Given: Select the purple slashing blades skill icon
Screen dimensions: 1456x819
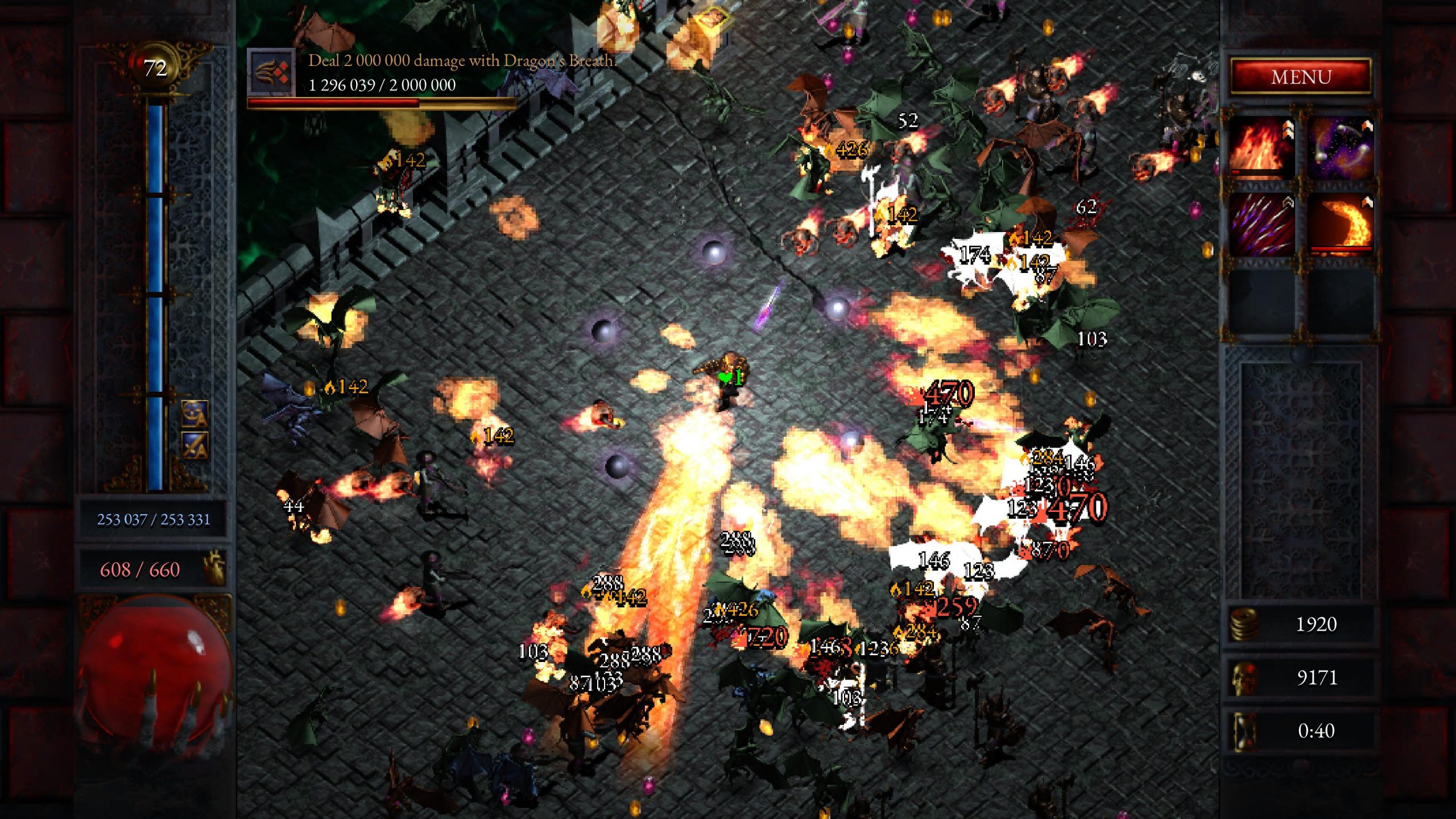Looking at the screenshot, I should pyautogui.click(x=1261, y=225).
